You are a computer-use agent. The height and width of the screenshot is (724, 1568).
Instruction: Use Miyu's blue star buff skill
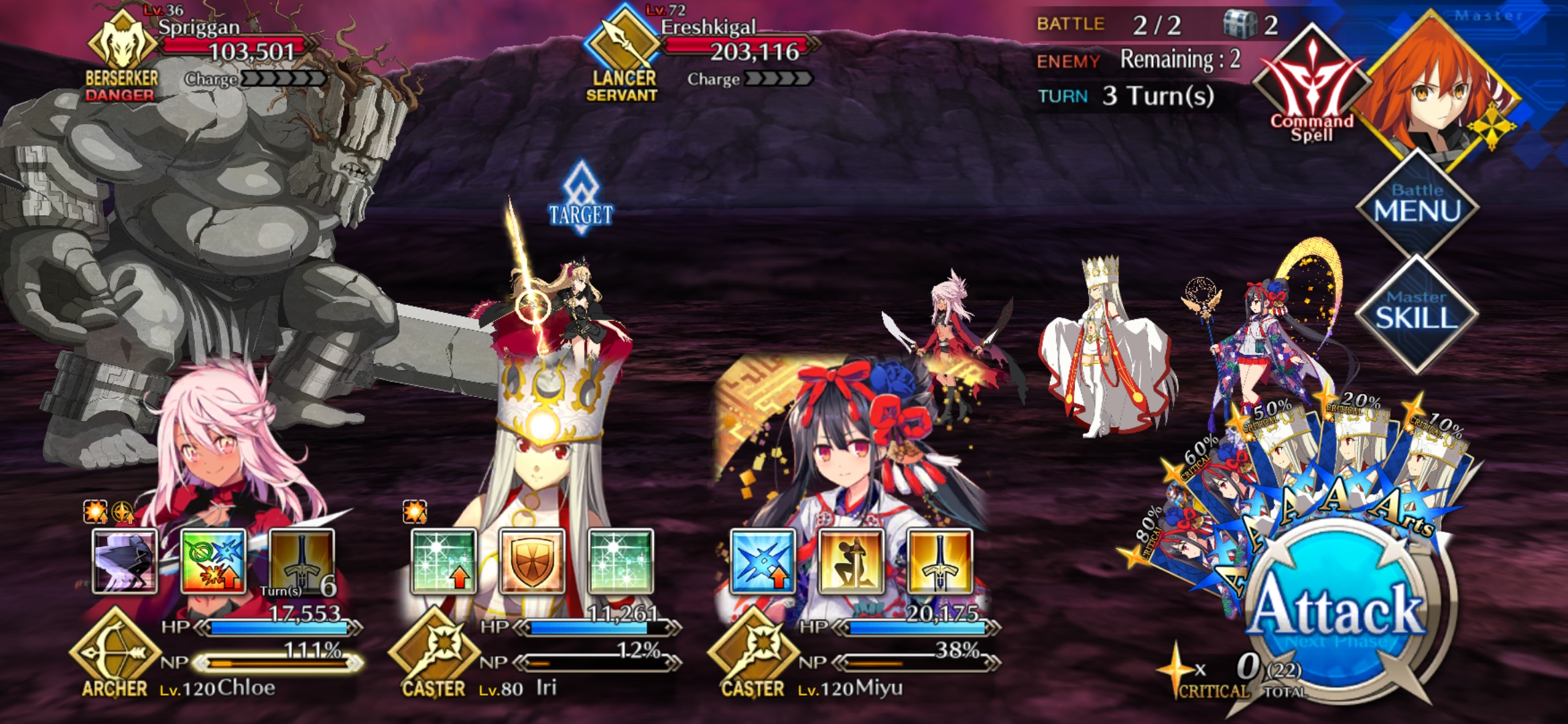coord(763,561)
